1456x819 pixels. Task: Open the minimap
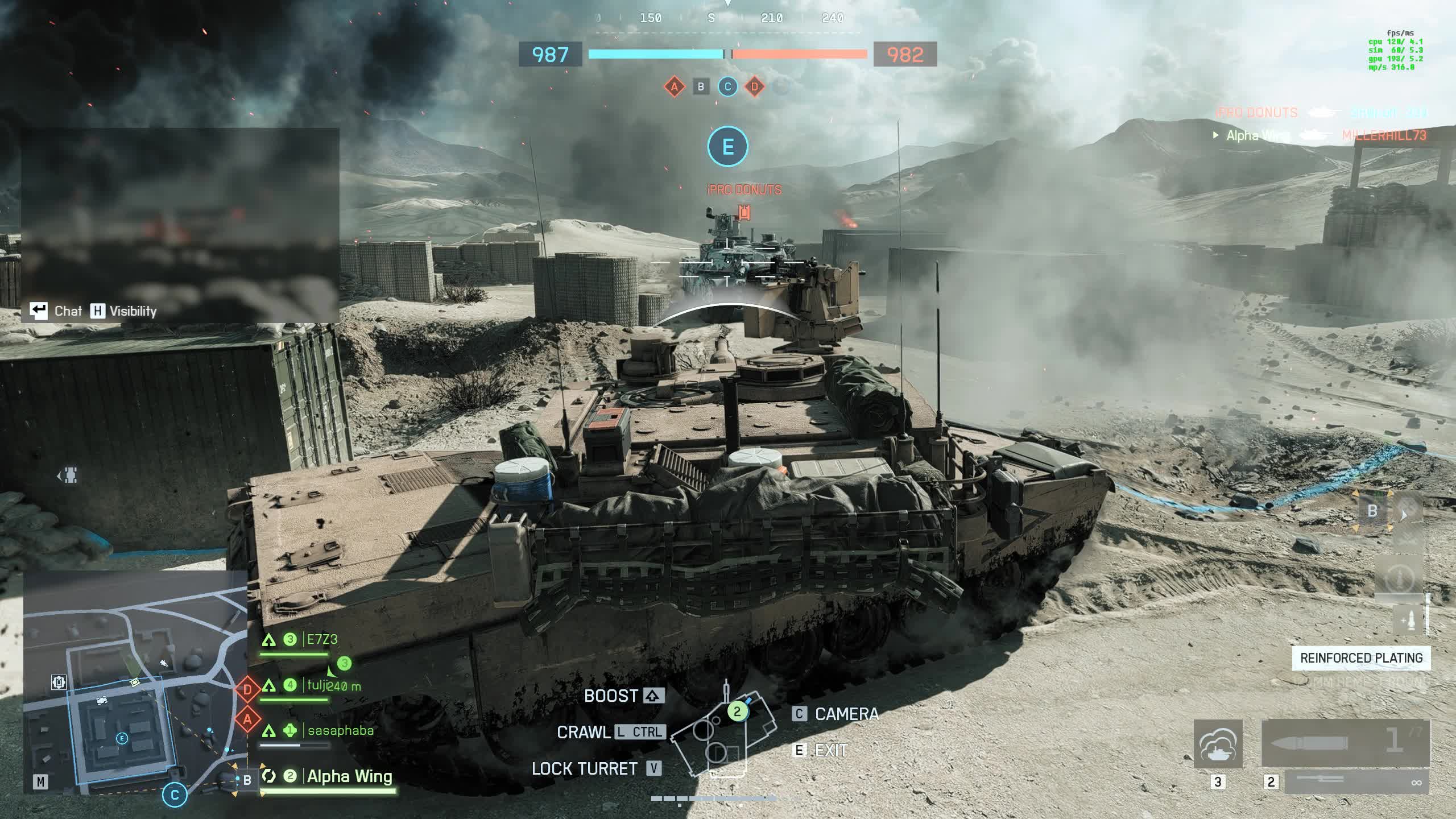coord(135,681)
